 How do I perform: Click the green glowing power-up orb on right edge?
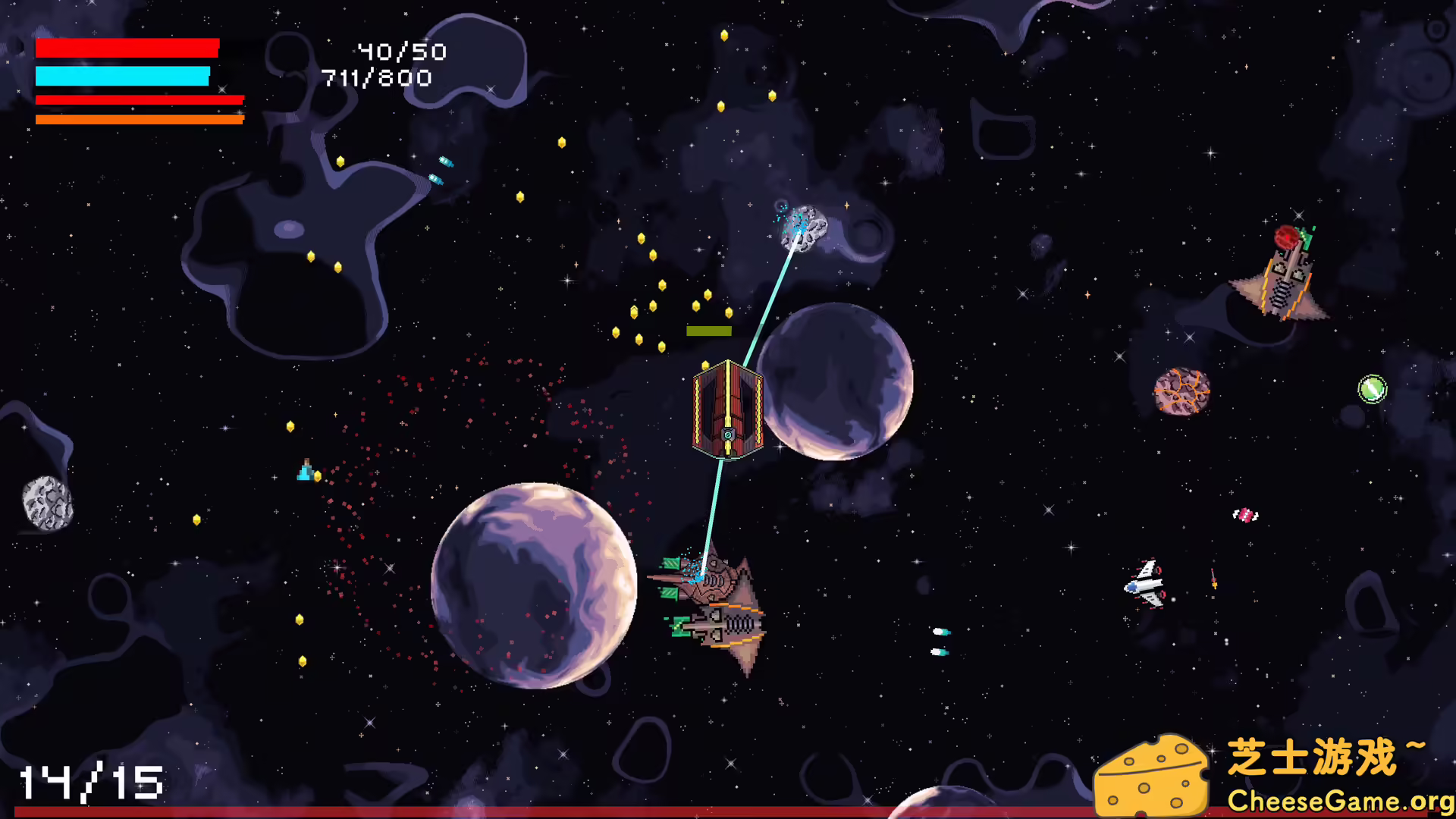(x=1371, y=391)
